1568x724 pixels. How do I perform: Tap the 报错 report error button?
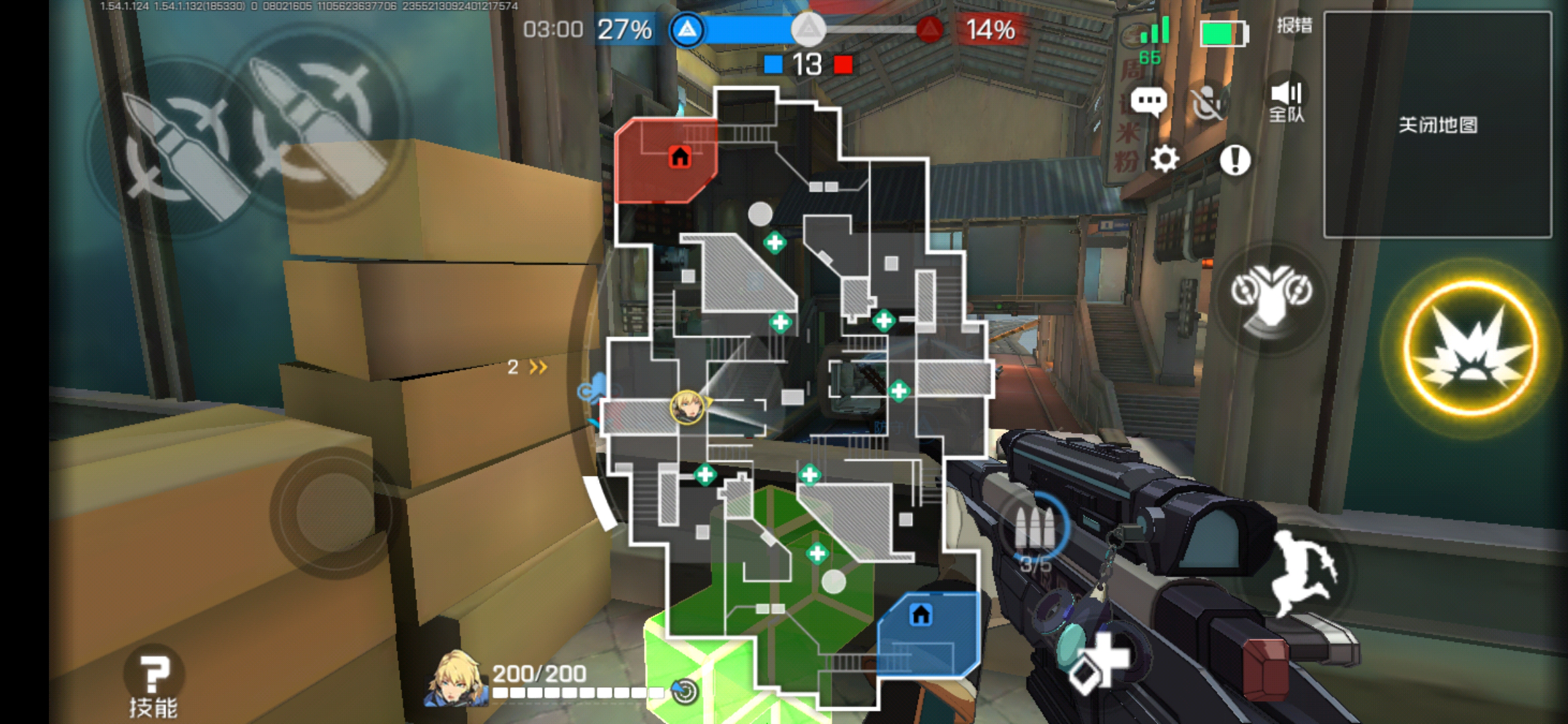(1294, 26)
